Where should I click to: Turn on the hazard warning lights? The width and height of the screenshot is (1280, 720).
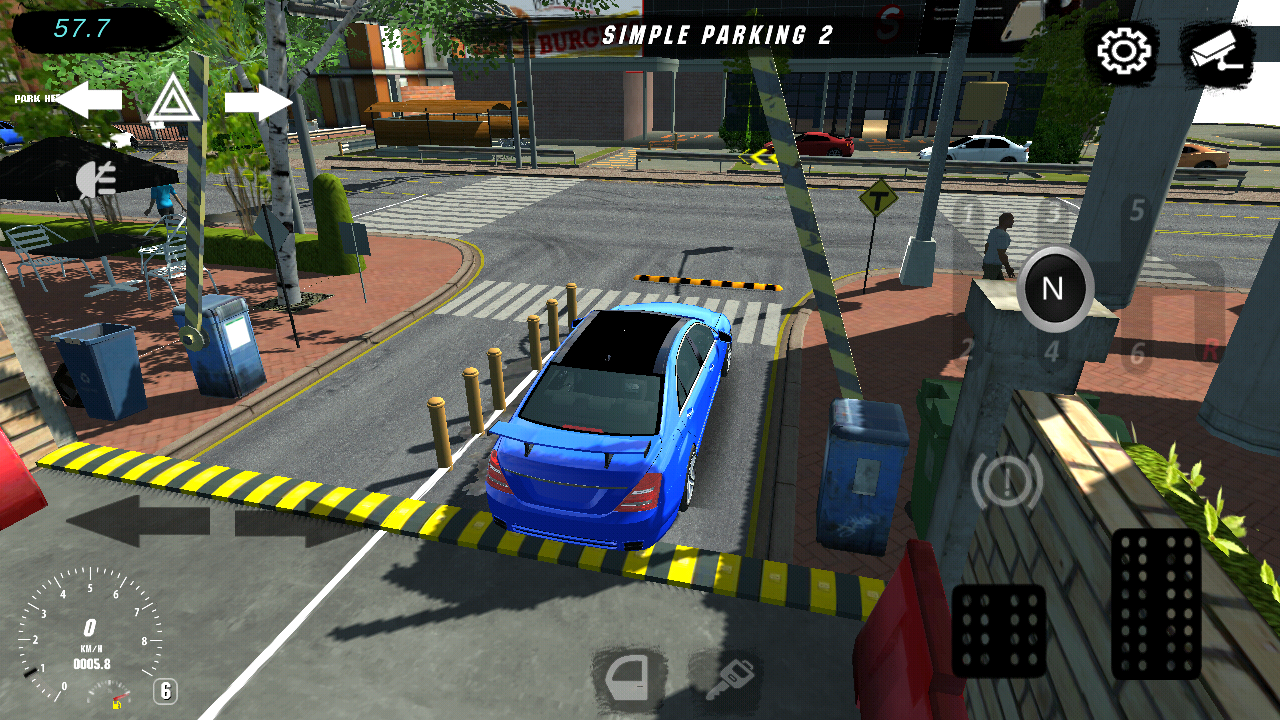[173, 101]
